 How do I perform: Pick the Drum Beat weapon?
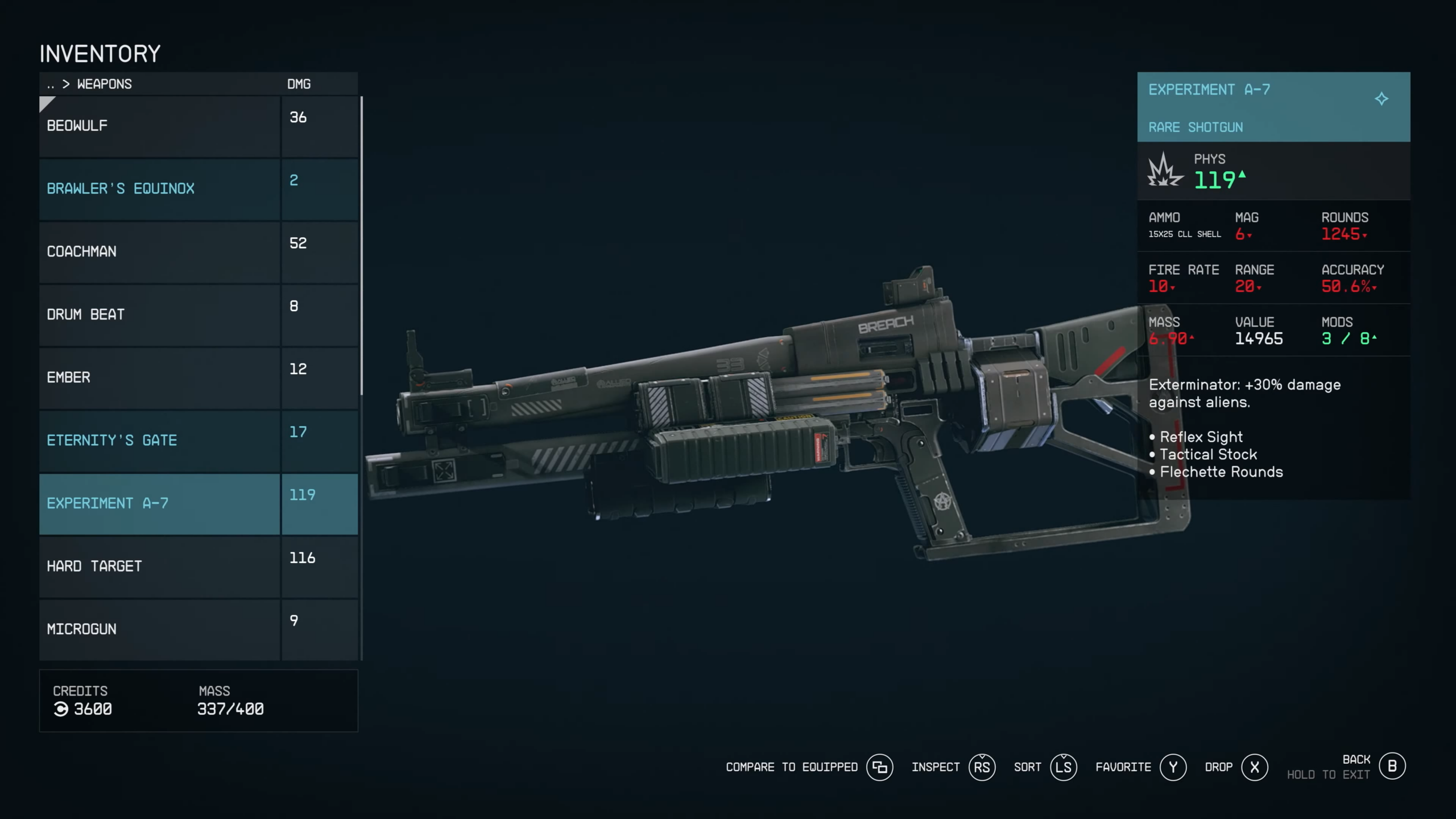[x=159, y=315]
